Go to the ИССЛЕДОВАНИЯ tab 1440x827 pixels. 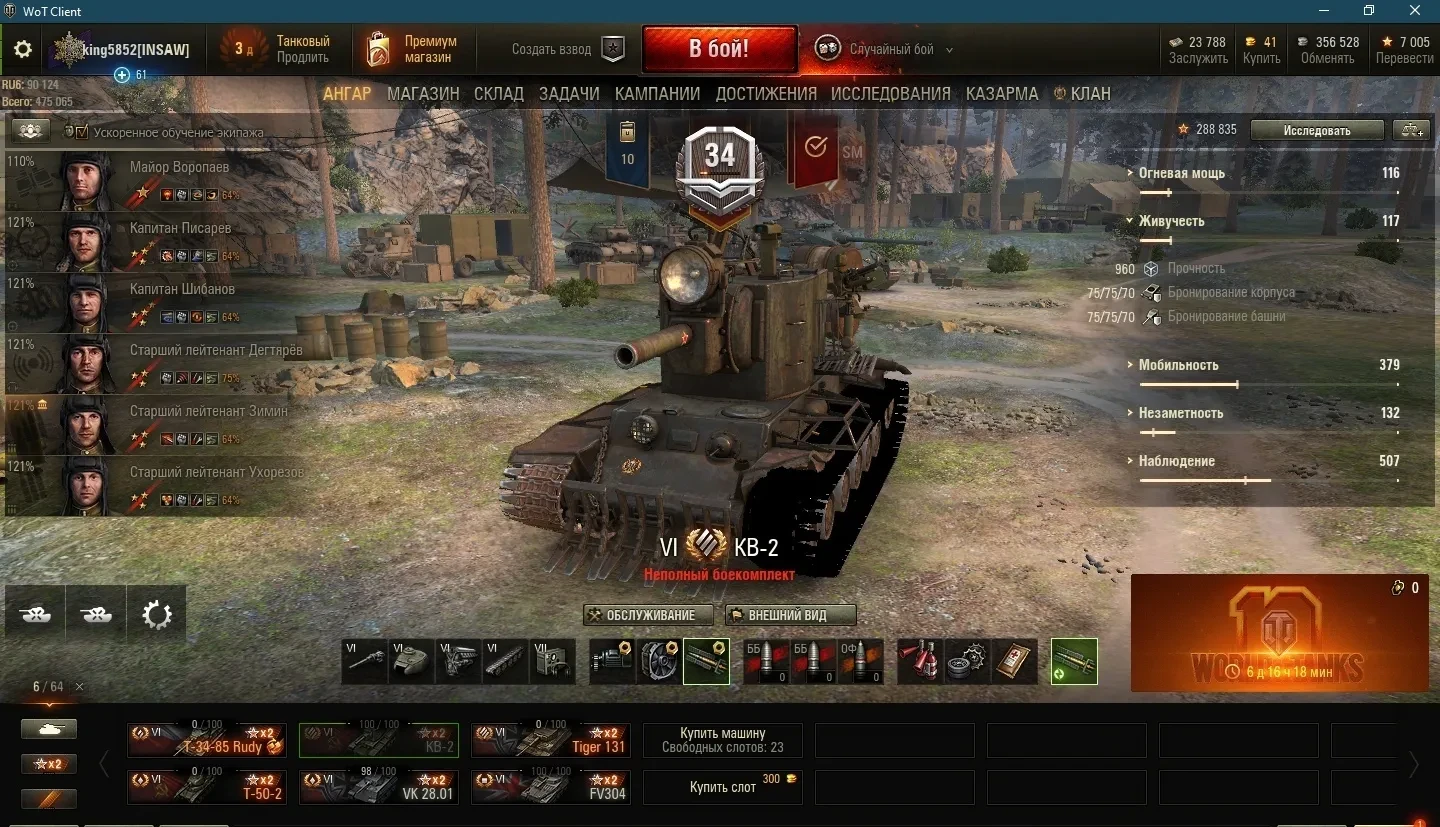pyautogui.click(x=890, y=94)
